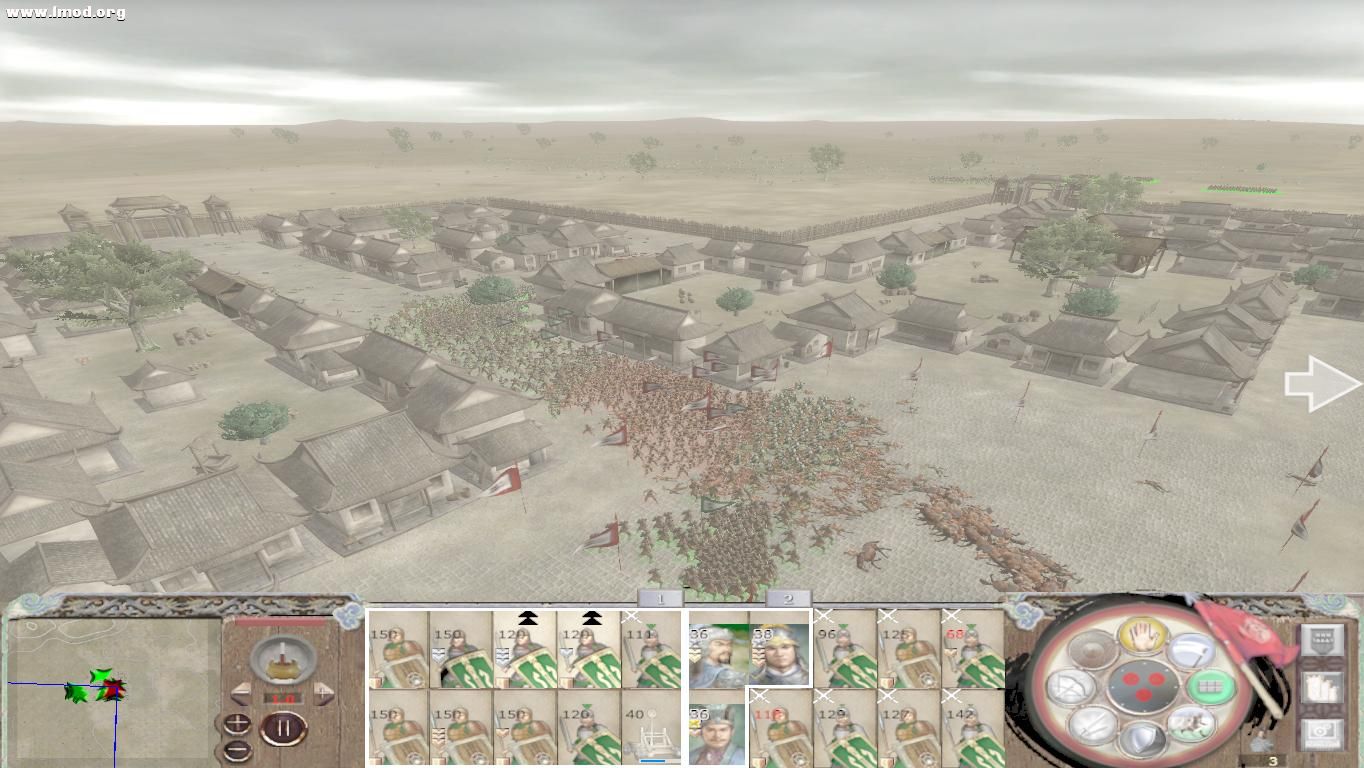
Task: Toggle pause with the pause button
Action: point(285,728)
